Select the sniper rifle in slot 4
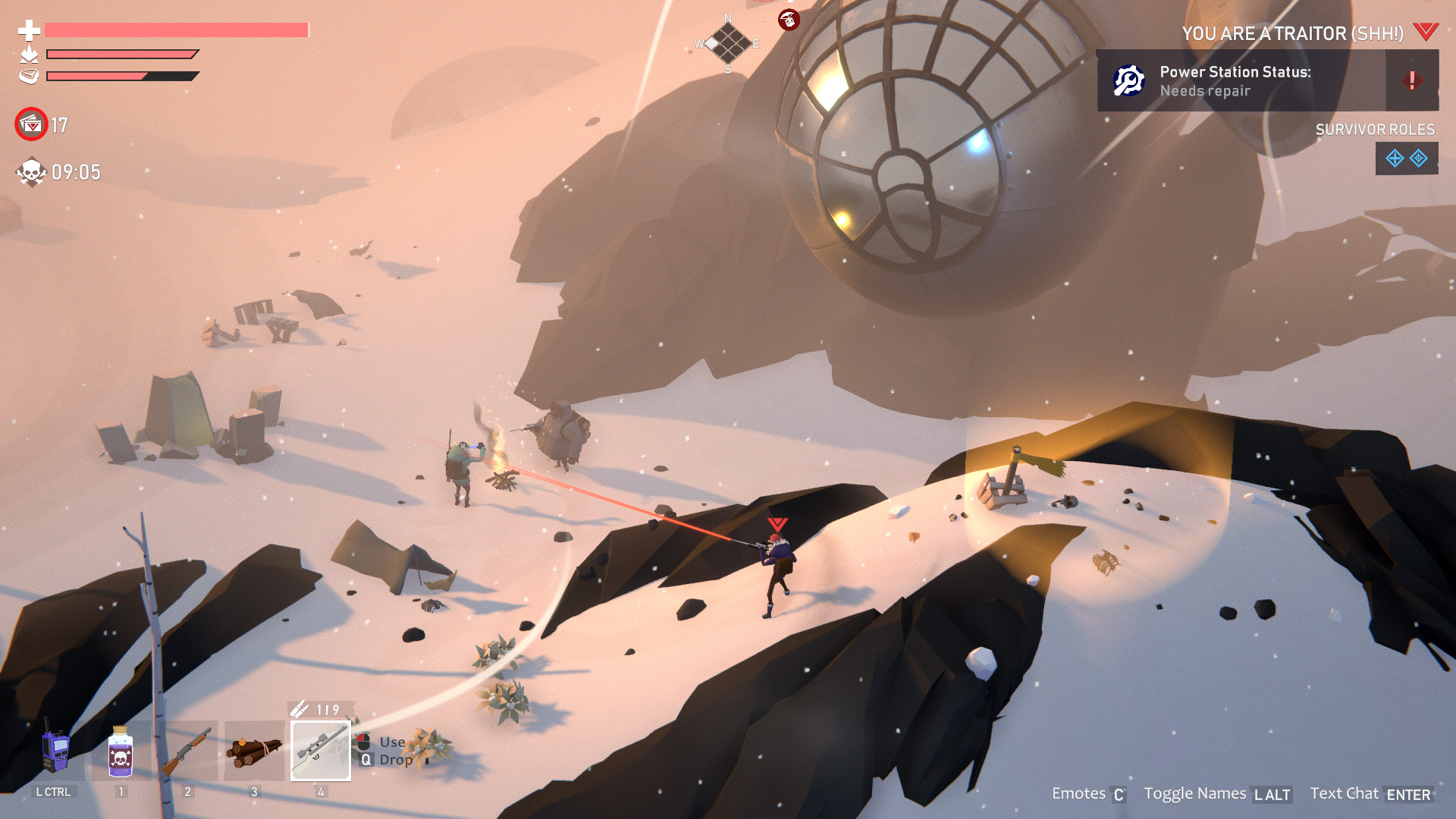The width and height of the screenshot is (1456, 819). [320, 751]
